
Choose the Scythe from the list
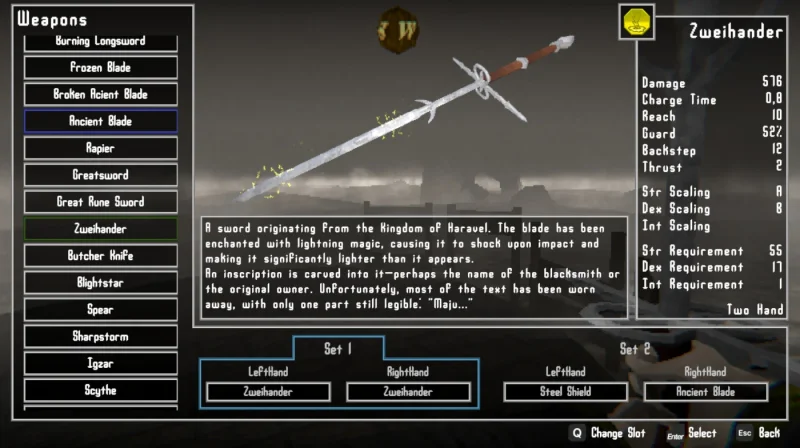(100, 391)
